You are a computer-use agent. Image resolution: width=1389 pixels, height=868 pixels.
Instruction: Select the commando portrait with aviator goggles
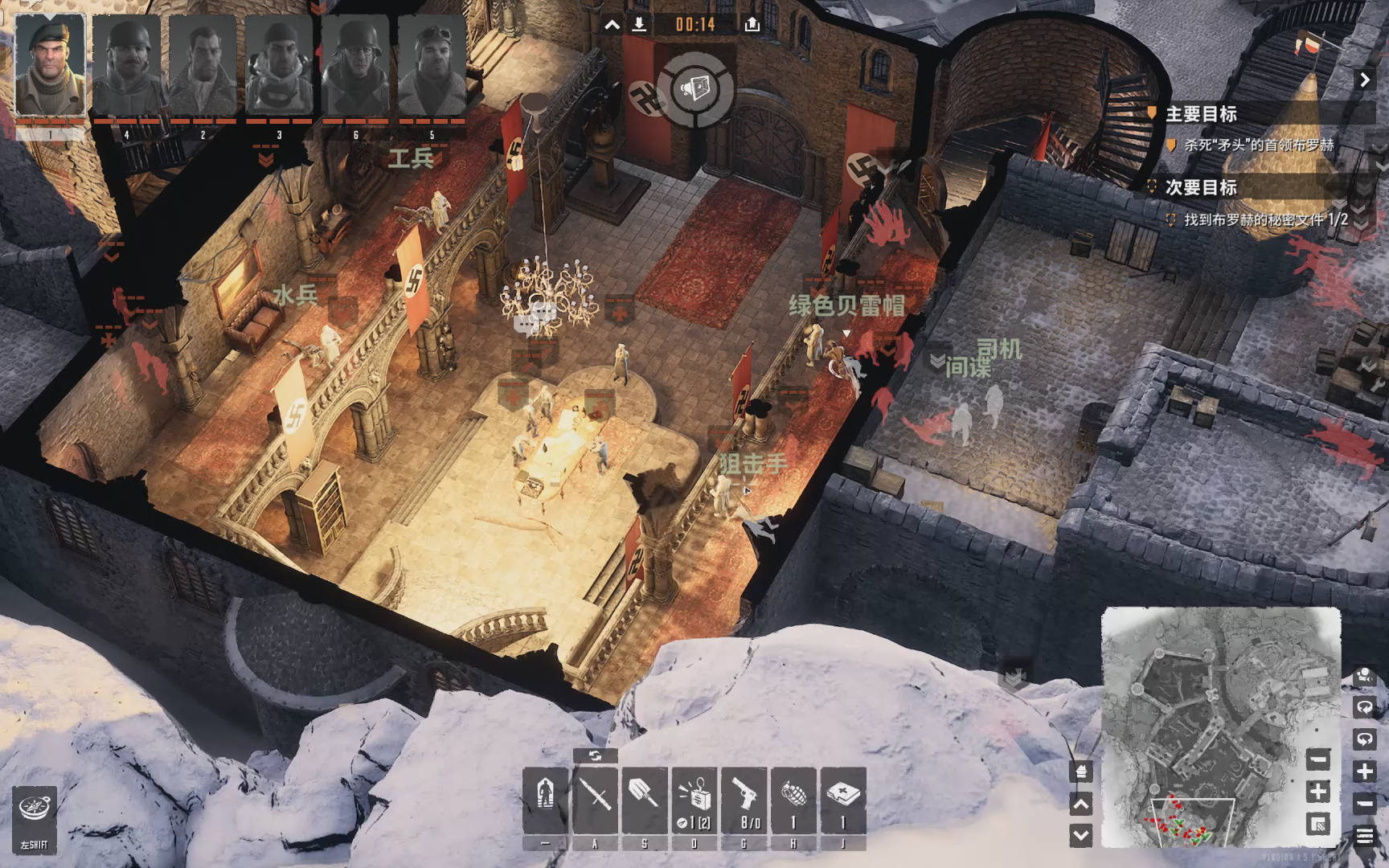pos(432,66)
